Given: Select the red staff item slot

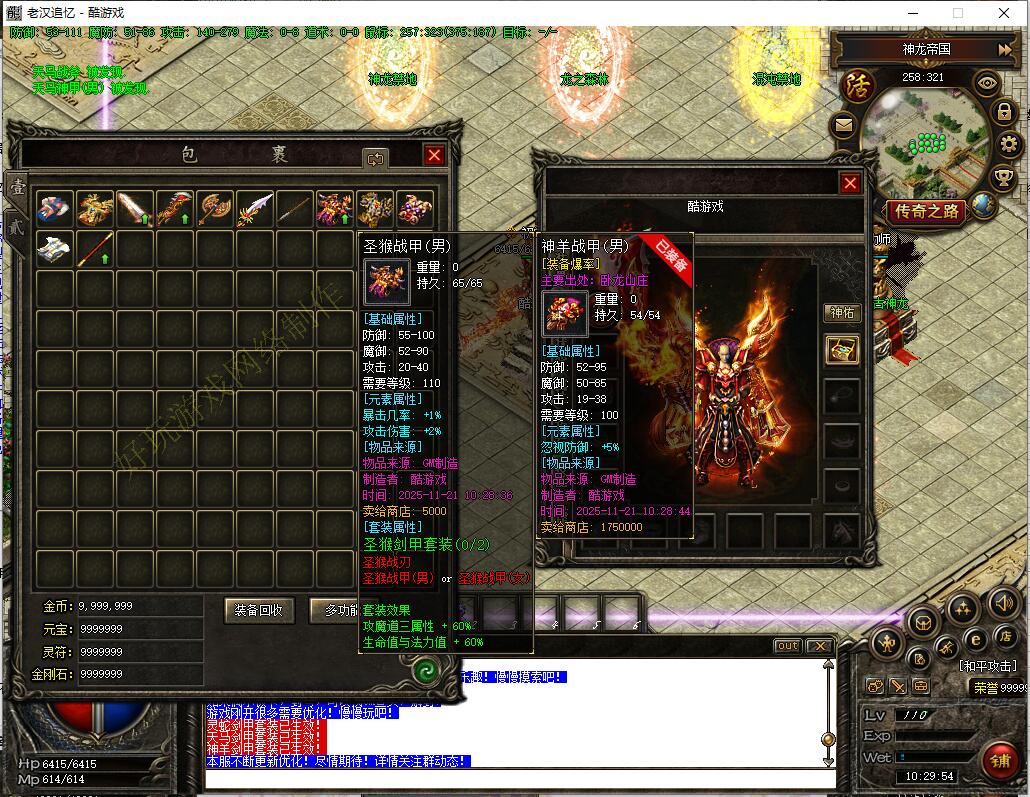Looking at the screenshot, I should tap(95, 249).
